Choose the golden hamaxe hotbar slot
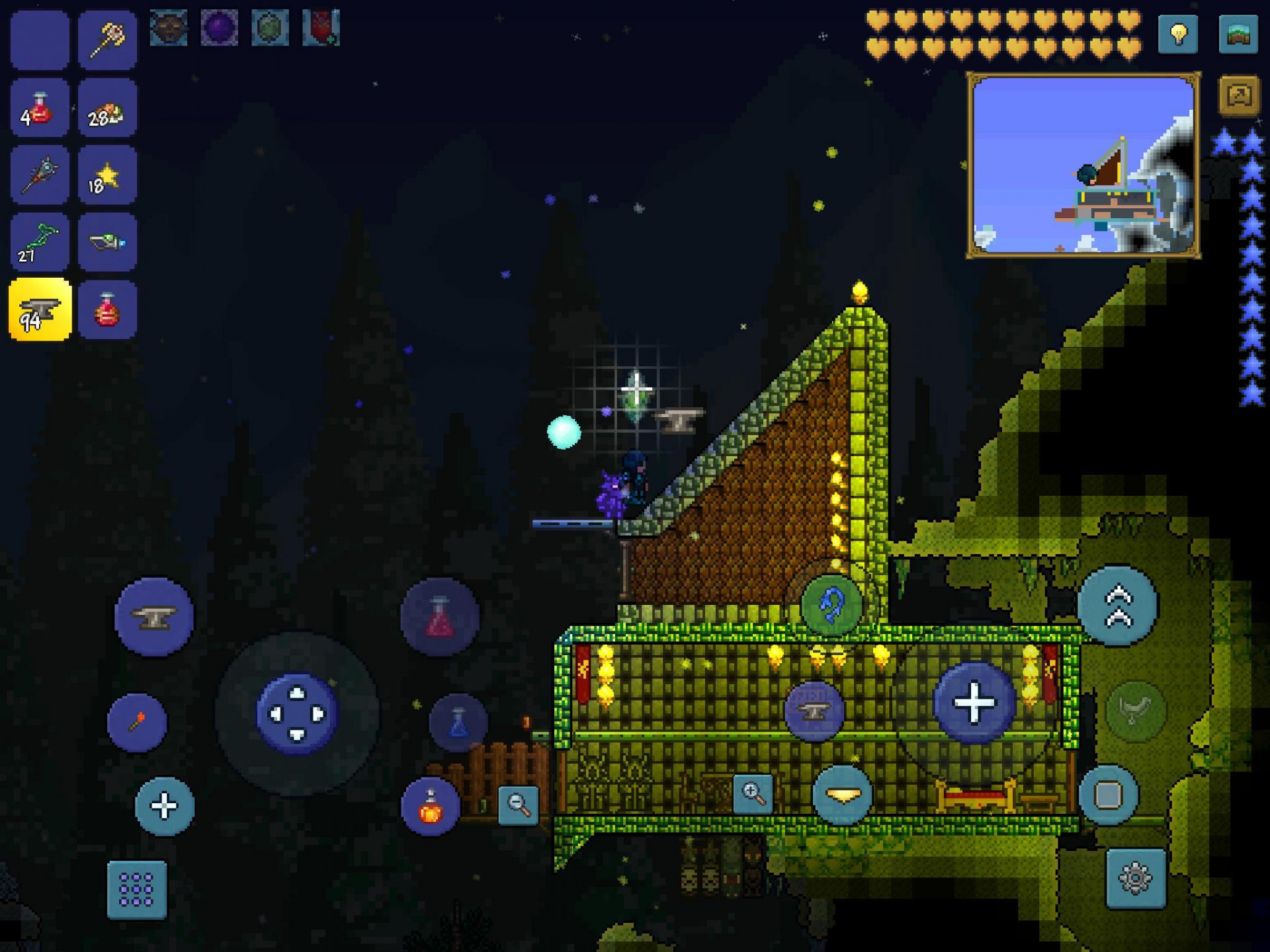This screenshot has width=1270, height=952. click(107, 40)
